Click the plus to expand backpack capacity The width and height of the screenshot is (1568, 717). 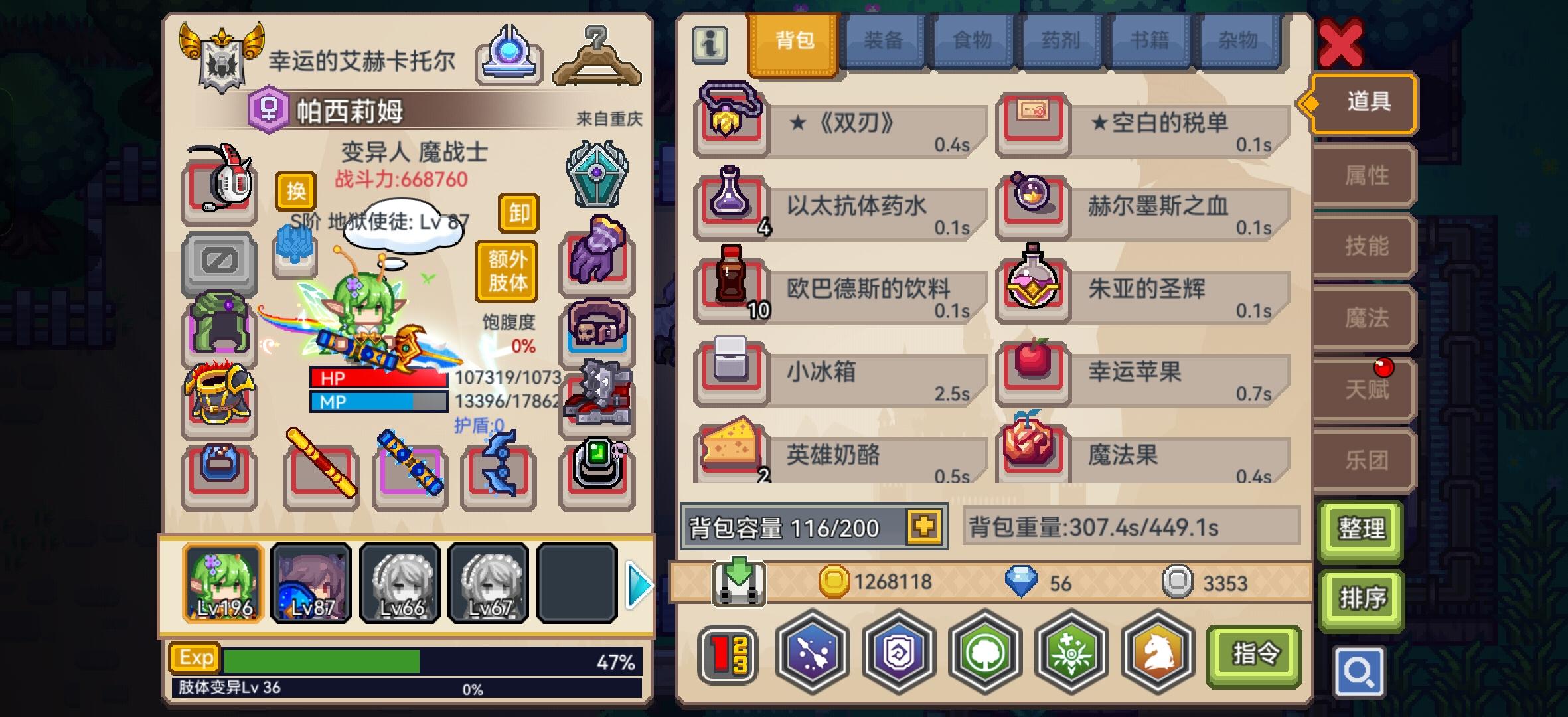(x=925, y=528)
